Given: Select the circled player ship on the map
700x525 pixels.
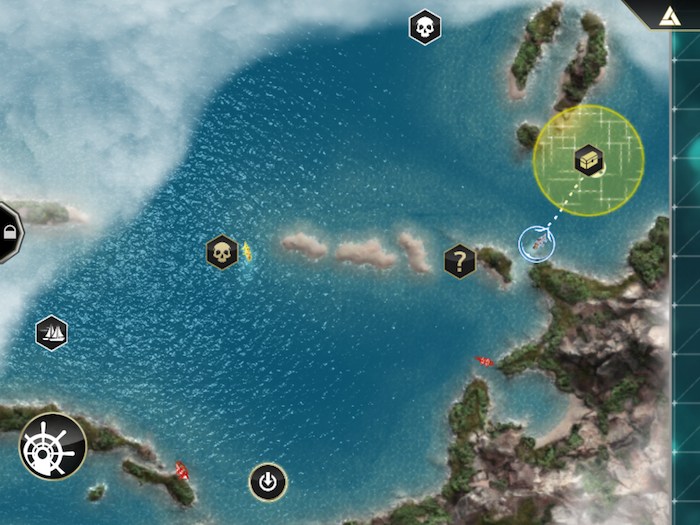Looking at the screenshot, I should 536,242.
